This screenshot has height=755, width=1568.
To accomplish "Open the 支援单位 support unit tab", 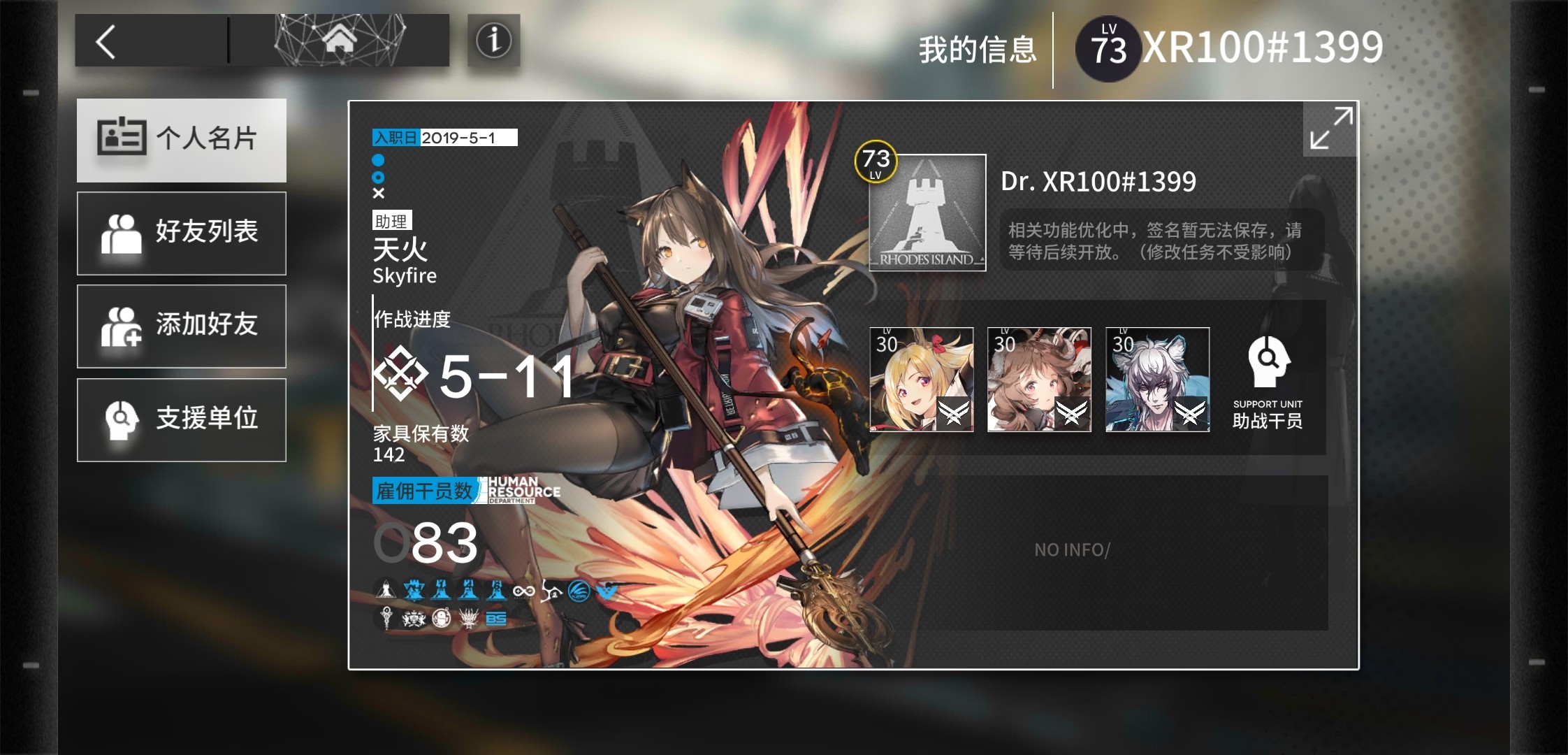I will pyautogui.click(x=182, y=419).
